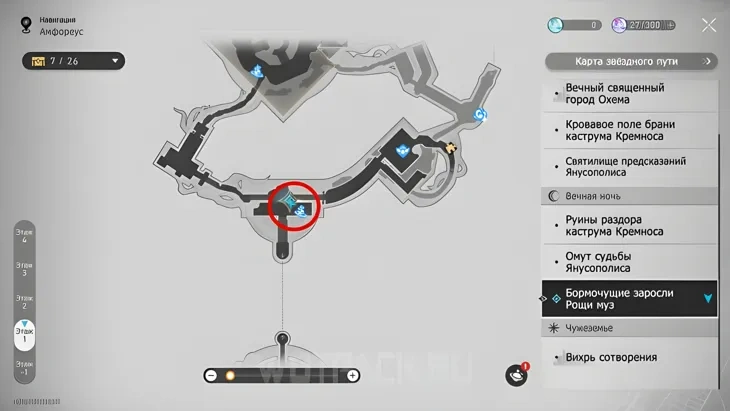Add Trailblaze Power with the plus button

[x=669, y=24]
